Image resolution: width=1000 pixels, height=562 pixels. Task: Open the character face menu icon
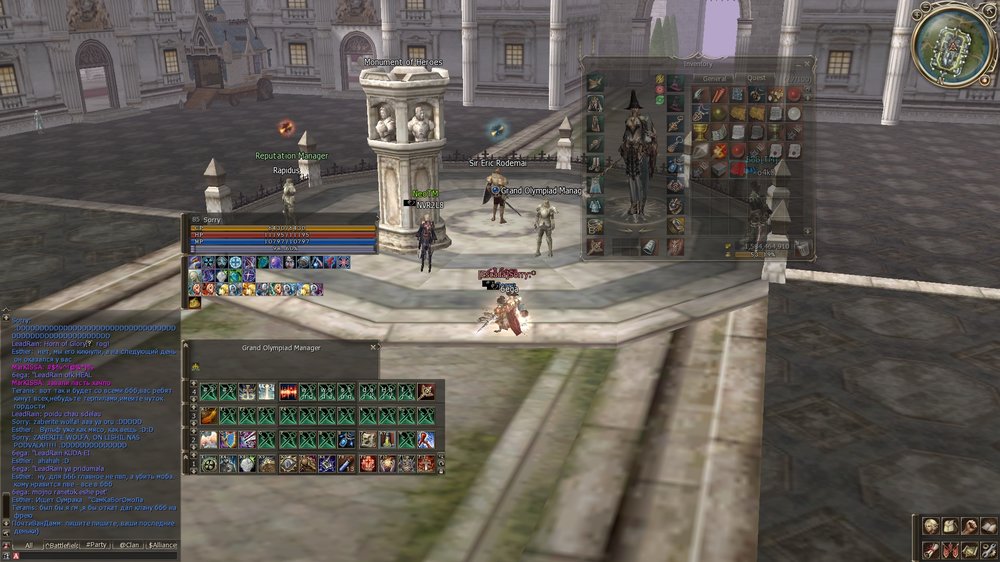tap(930, 526)
